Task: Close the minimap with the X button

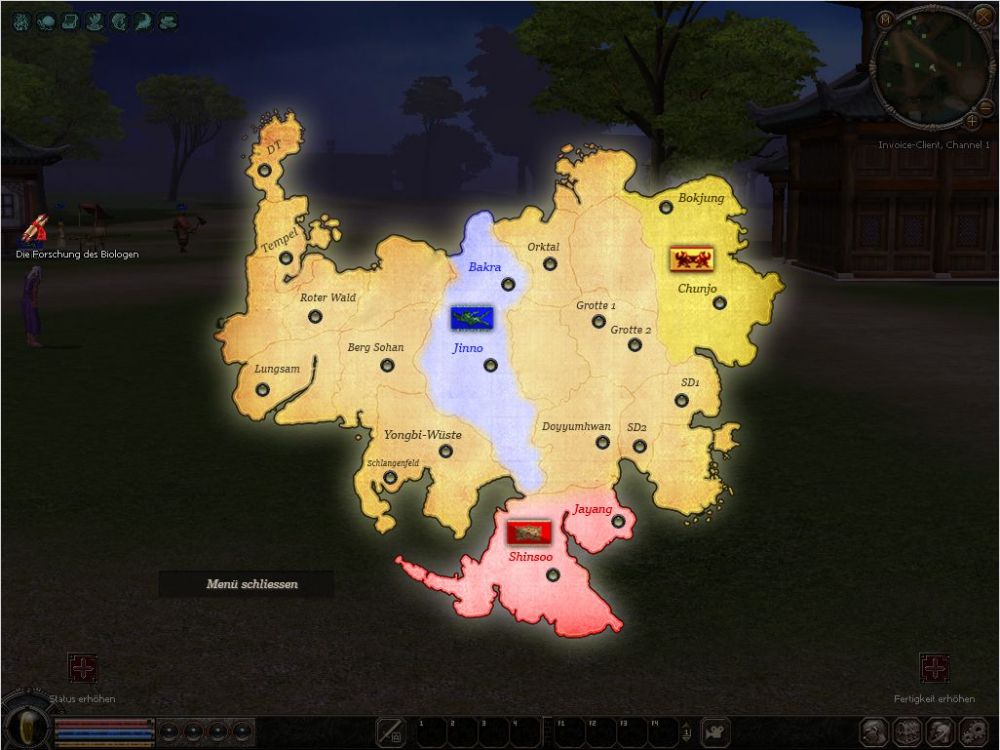Action: [983, 17]
